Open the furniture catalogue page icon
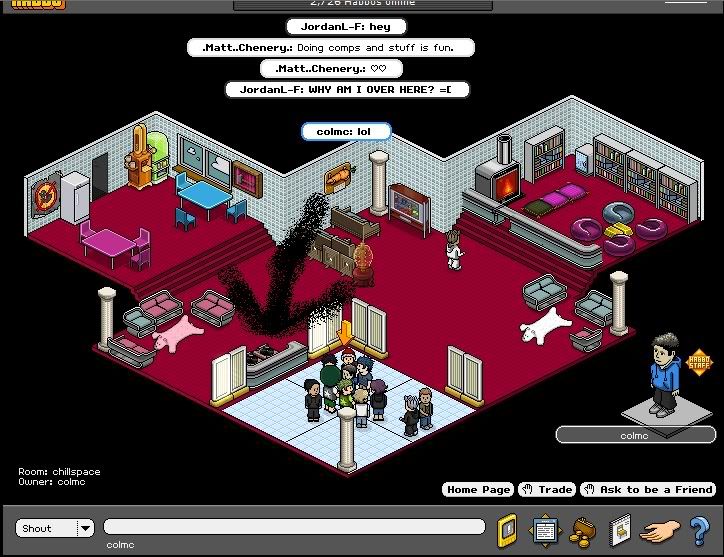Viewport: 724px width, 557px height. 620,528
